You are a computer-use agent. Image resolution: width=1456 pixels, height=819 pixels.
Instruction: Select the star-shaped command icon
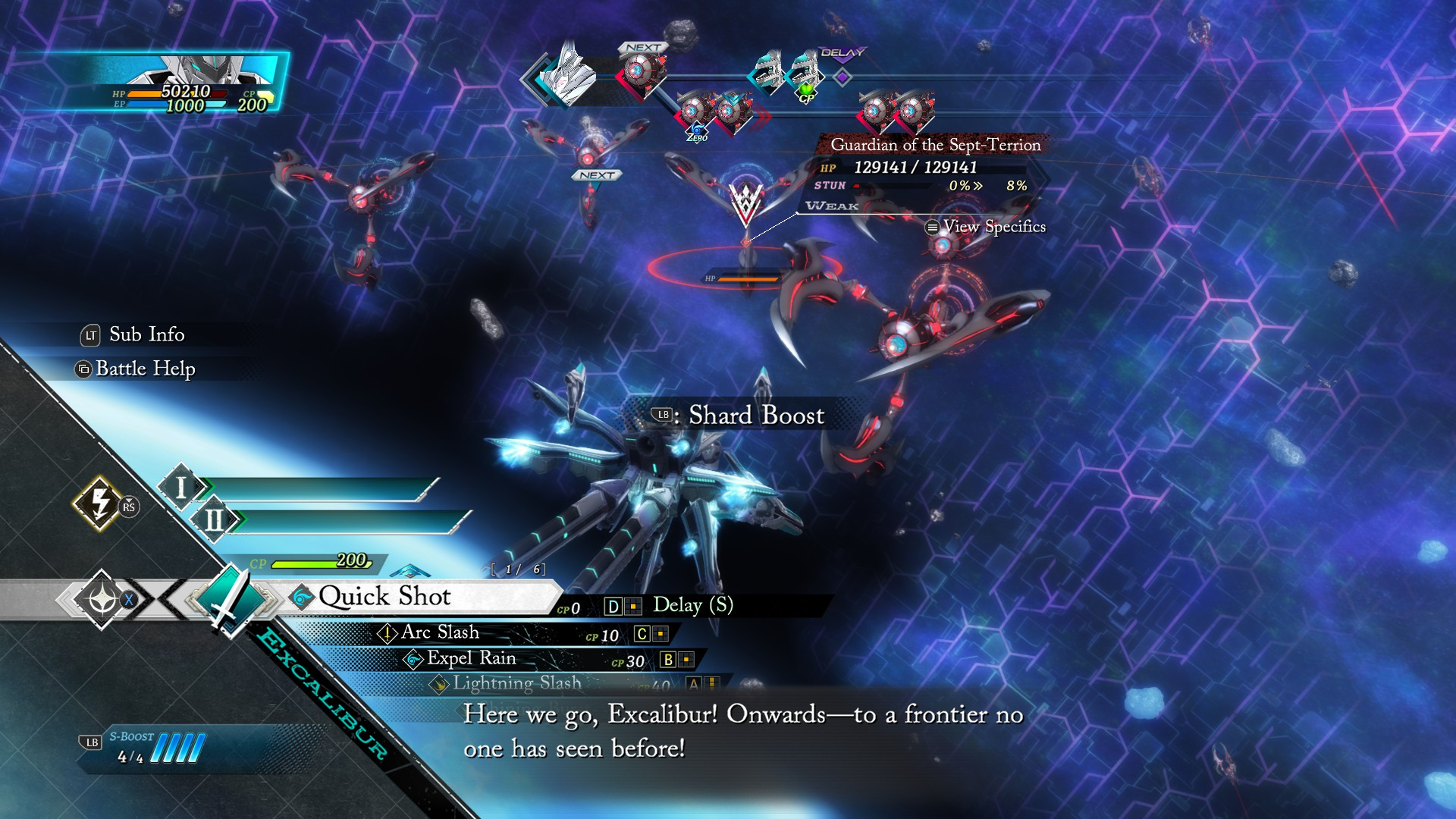[x=101, y=600]
